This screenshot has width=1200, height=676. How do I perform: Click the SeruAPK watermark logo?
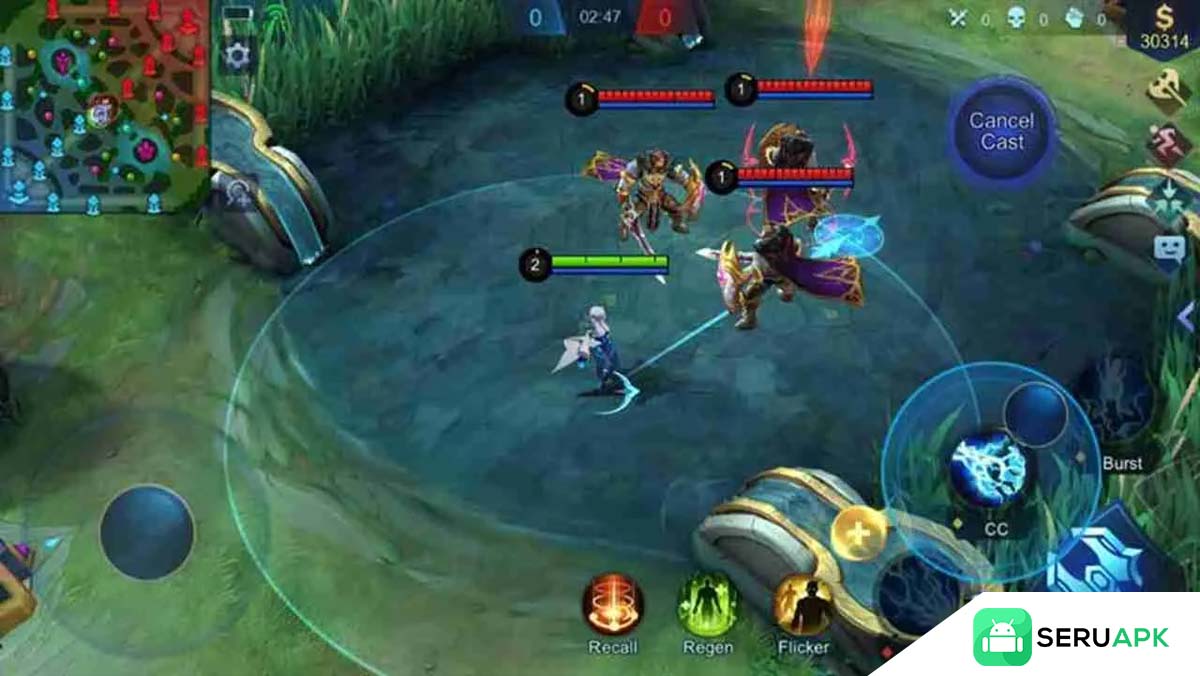click(1070, 637)
